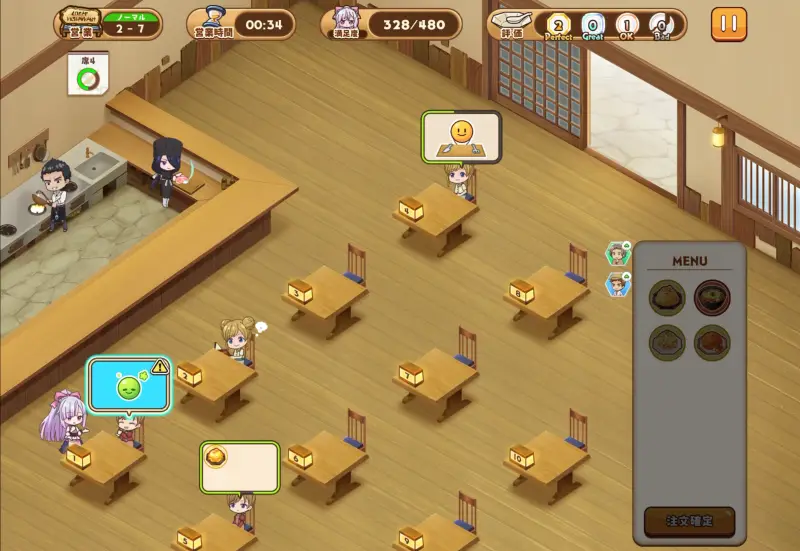Select the blue-hexagon waiting customer portrait
The image size is (800, 551).
618,284
